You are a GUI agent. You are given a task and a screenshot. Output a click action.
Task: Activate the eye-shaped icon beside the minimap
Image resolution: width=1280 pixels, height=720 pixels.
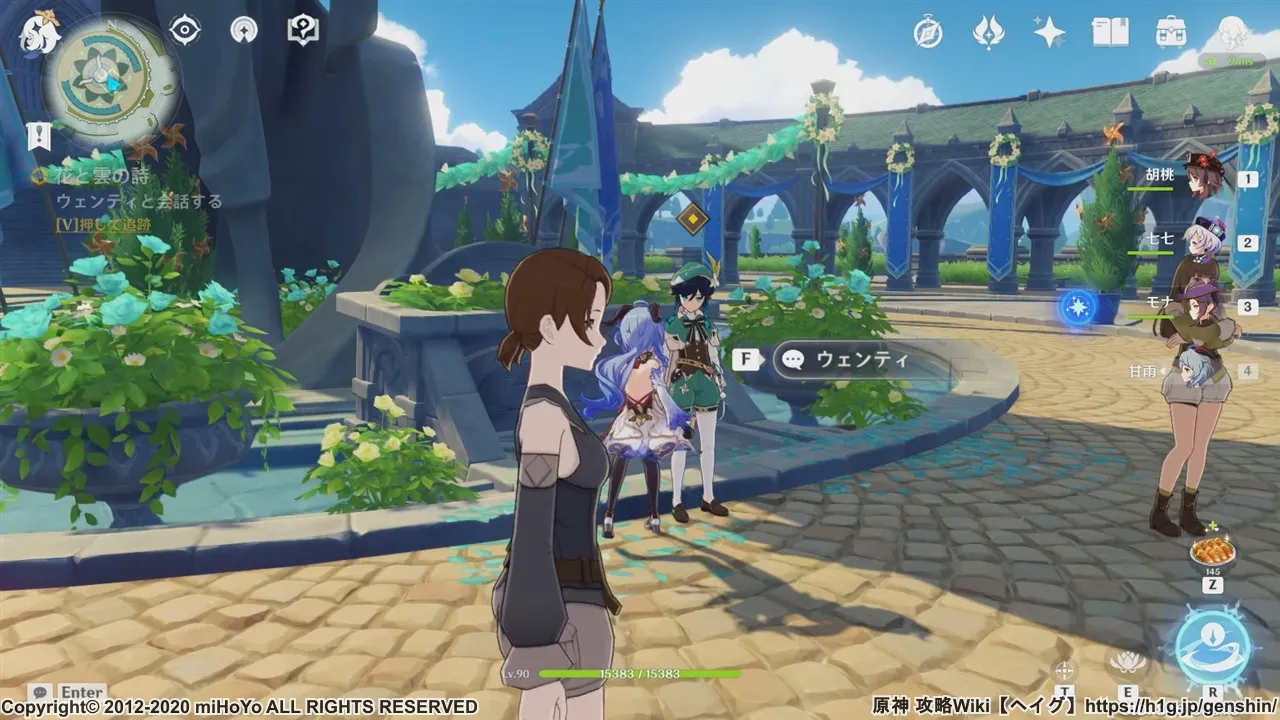[x=185, y=31]
